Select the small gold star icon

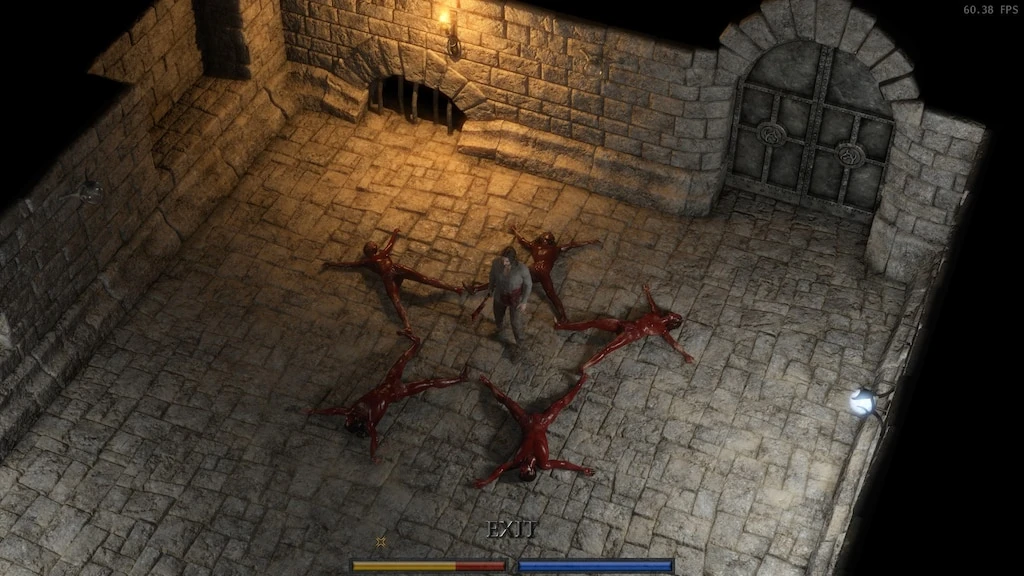pos(380,542)
